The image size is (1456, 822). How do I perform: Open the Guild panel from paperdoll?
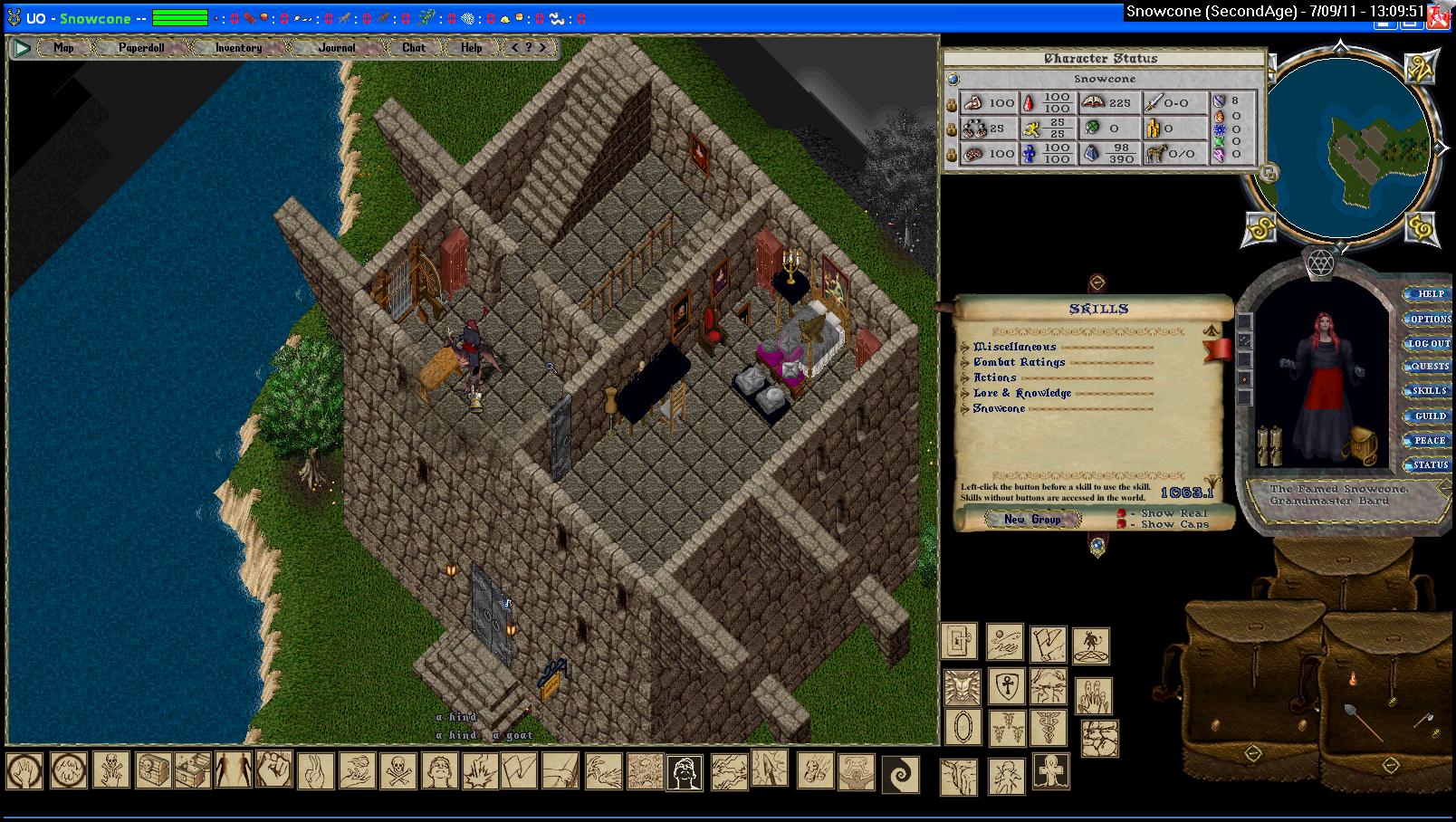pyautogui.click(x=1430, y=416)
